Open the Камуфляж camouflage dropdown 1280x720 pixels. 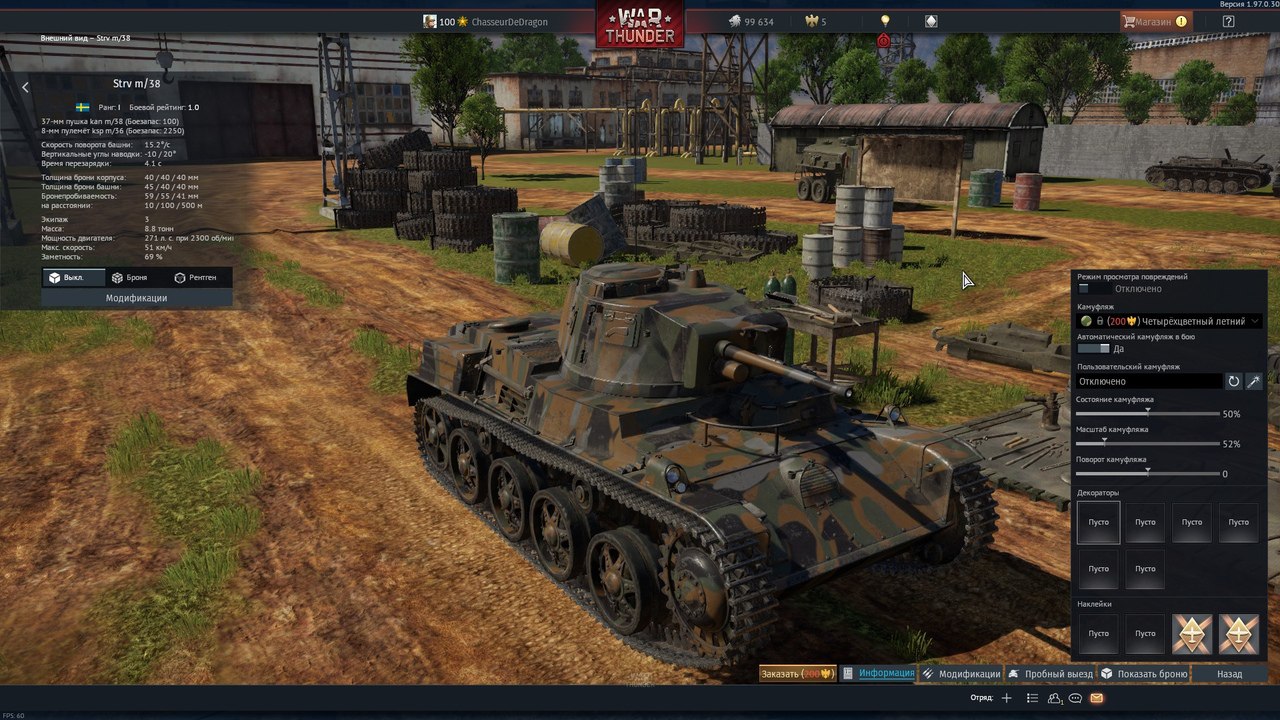coord(1169,321)
